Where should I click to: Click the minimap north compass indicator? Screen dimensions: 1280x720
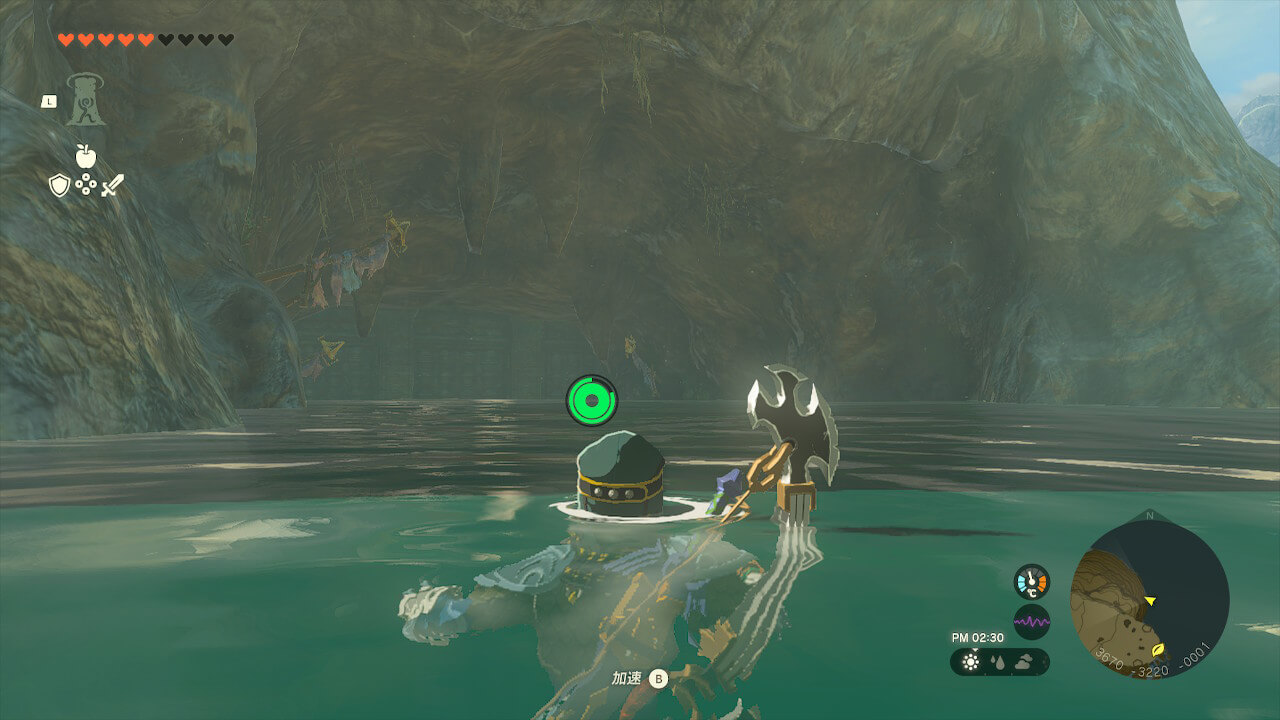pos(1149,516)
